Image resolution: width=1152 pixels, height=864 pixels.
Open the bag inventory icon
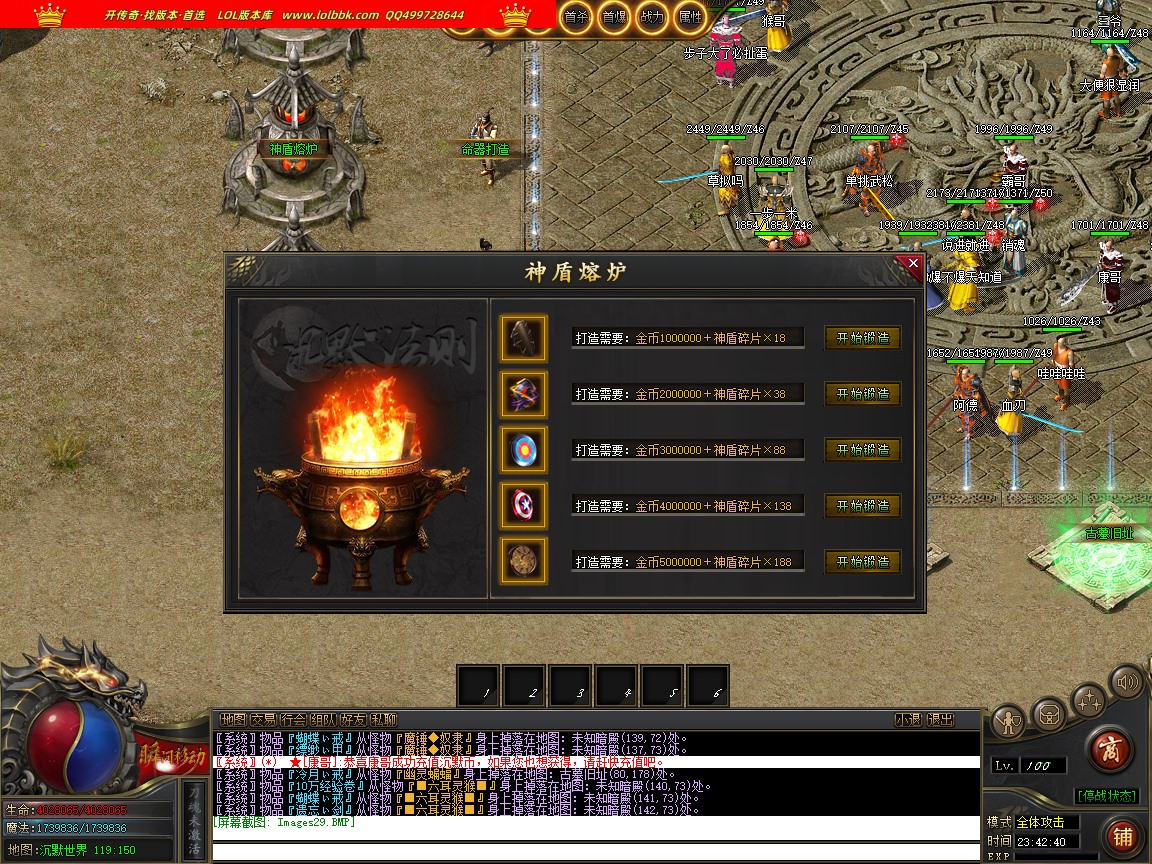1049,714
